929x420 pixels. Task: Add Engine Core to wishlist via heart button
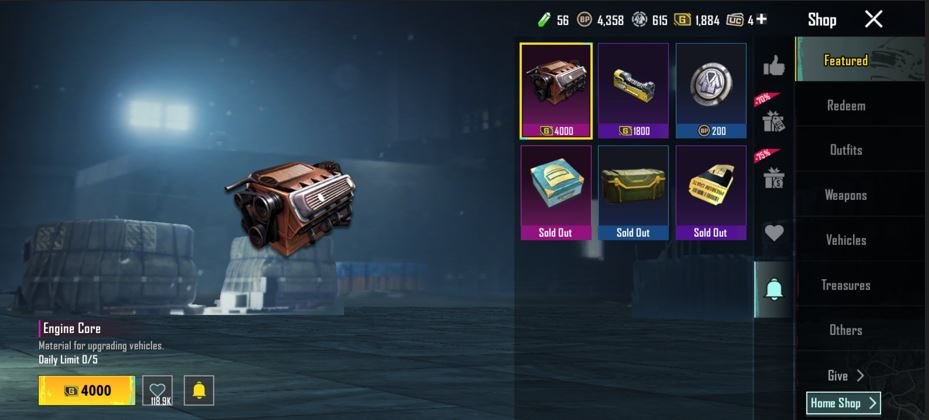[157, 390]
